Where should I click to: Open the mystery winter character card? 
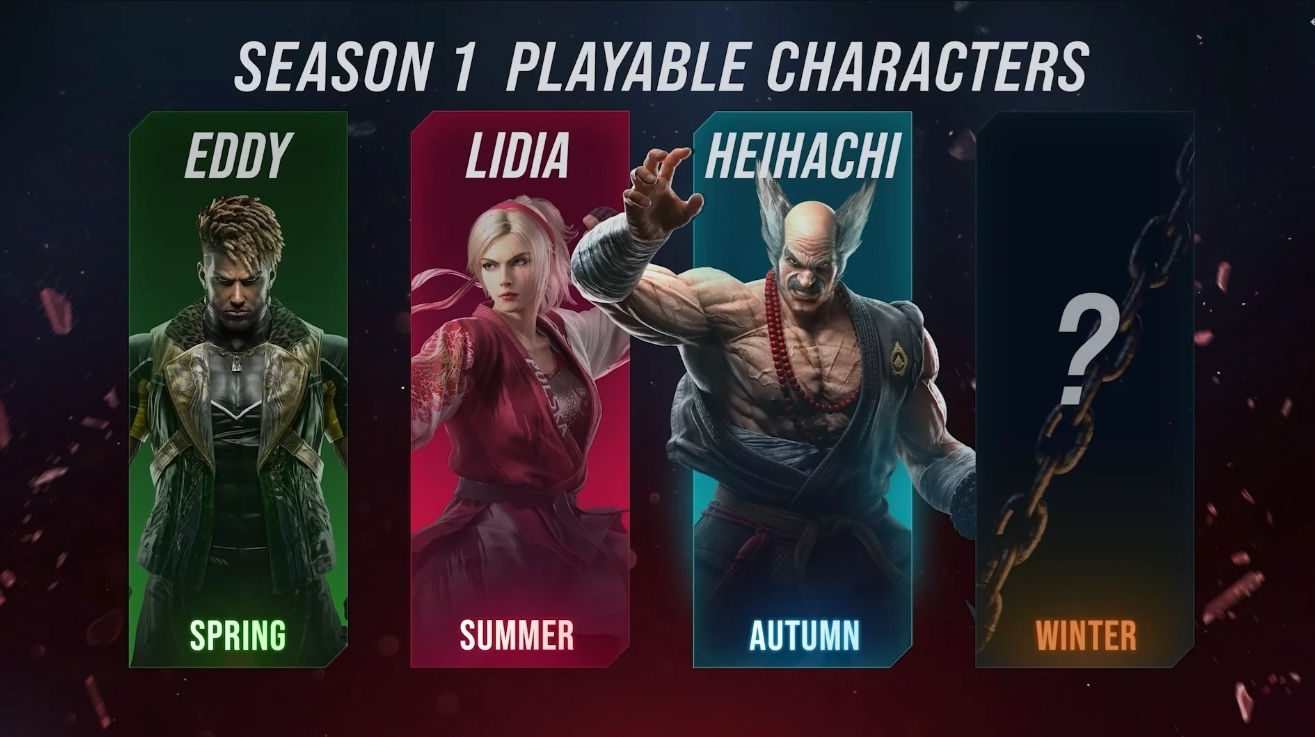click(x=1084, y=390)
